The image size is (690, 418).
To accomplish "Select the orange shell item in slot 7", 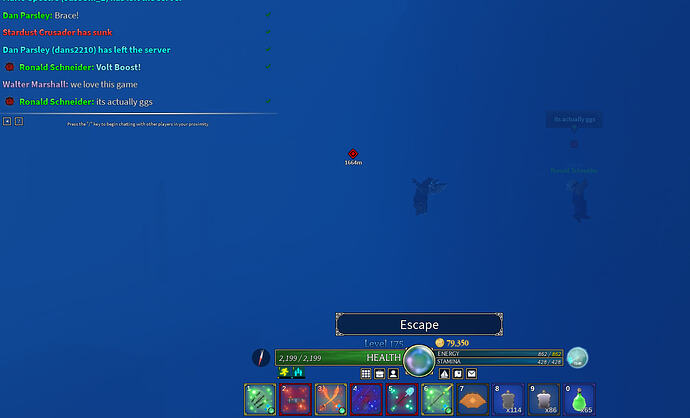I will tap(472, 399).
